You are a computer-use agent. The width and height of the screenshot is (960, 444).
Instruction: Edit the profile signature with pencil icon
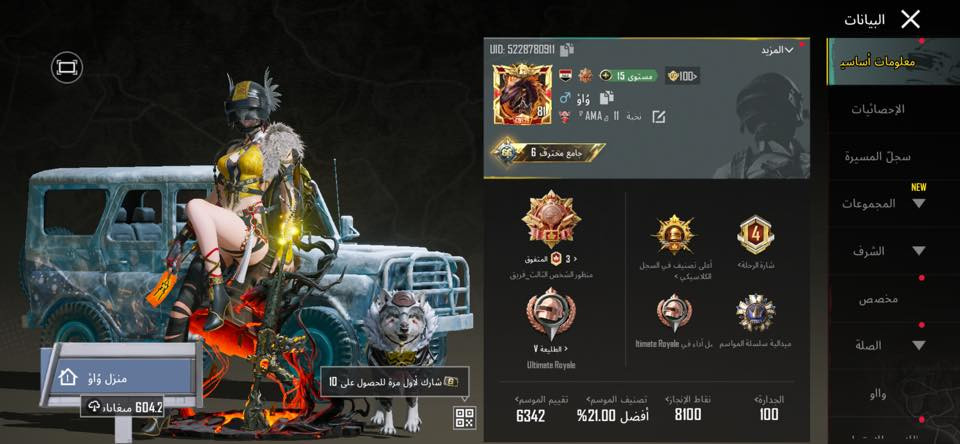tap(659, 117)
